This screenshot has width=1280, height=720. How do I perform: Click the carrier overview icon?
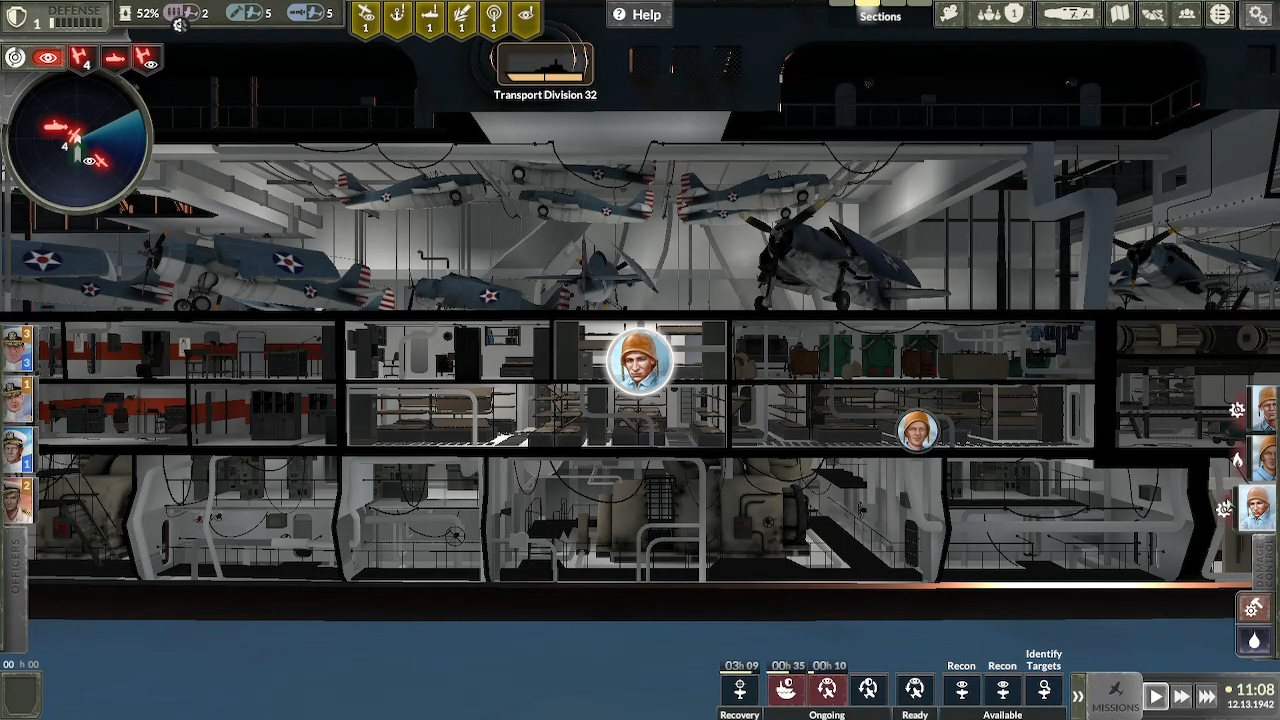click(1068, 14)
